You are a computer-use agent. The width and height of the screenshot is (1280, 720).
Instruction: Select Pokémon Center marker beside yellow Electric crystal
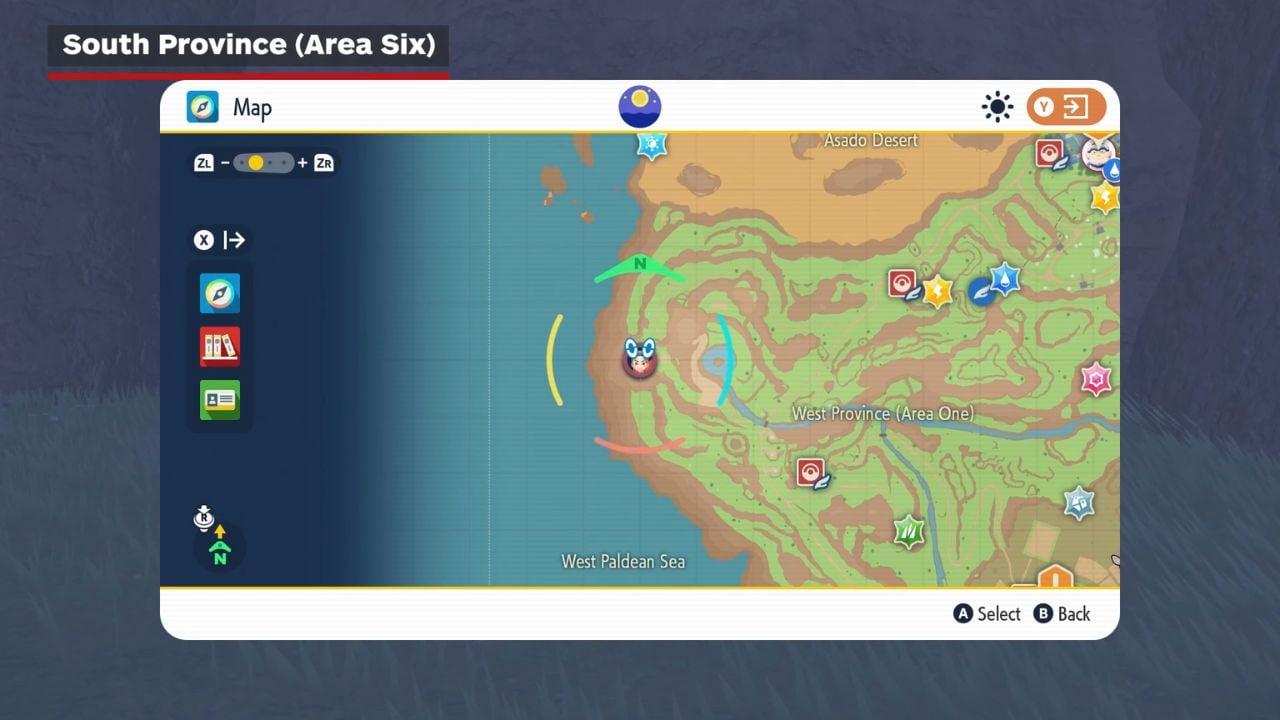click(904, 284)
